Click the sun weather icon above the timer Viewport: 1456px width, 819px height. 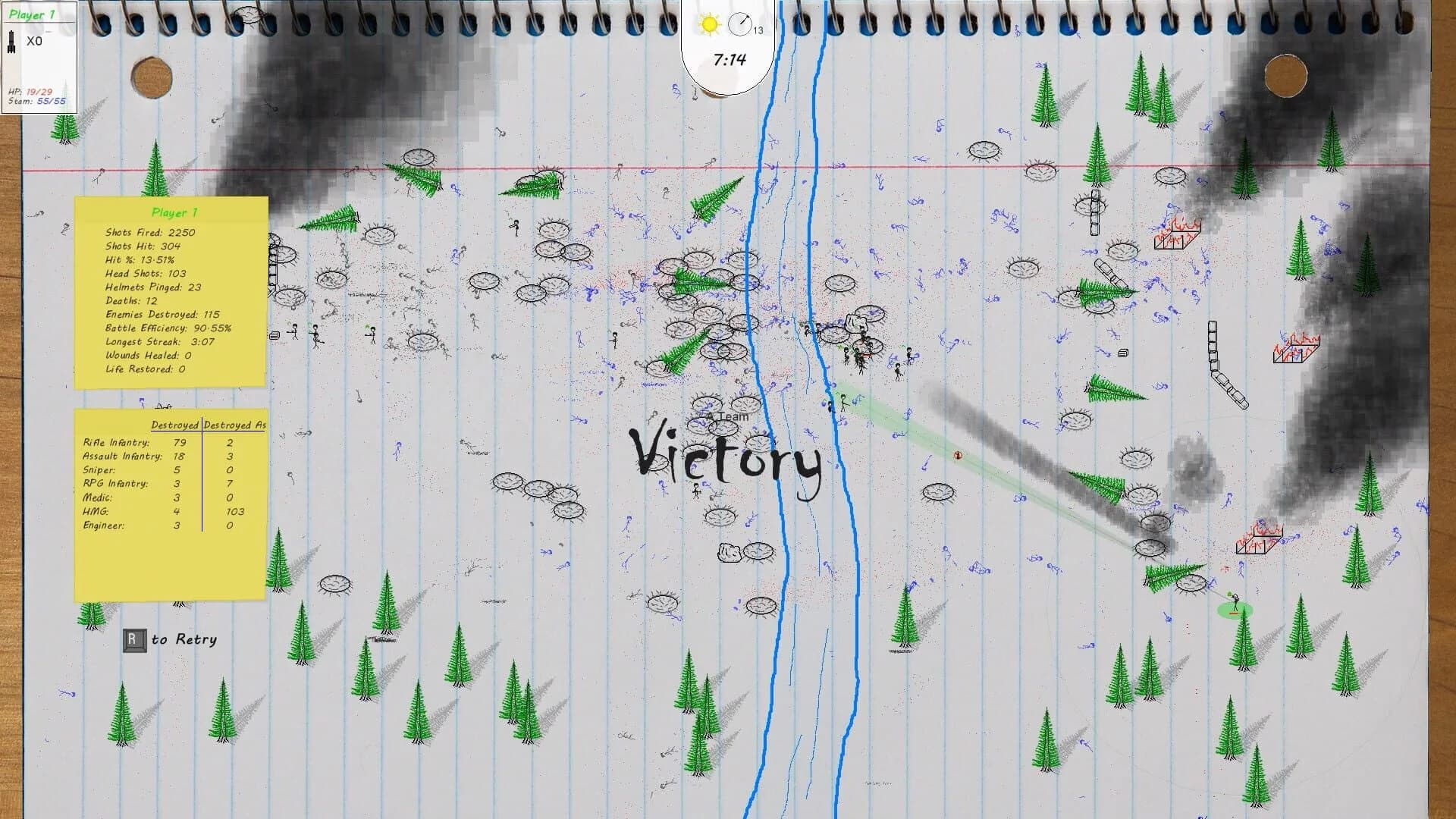coord(708,25)
